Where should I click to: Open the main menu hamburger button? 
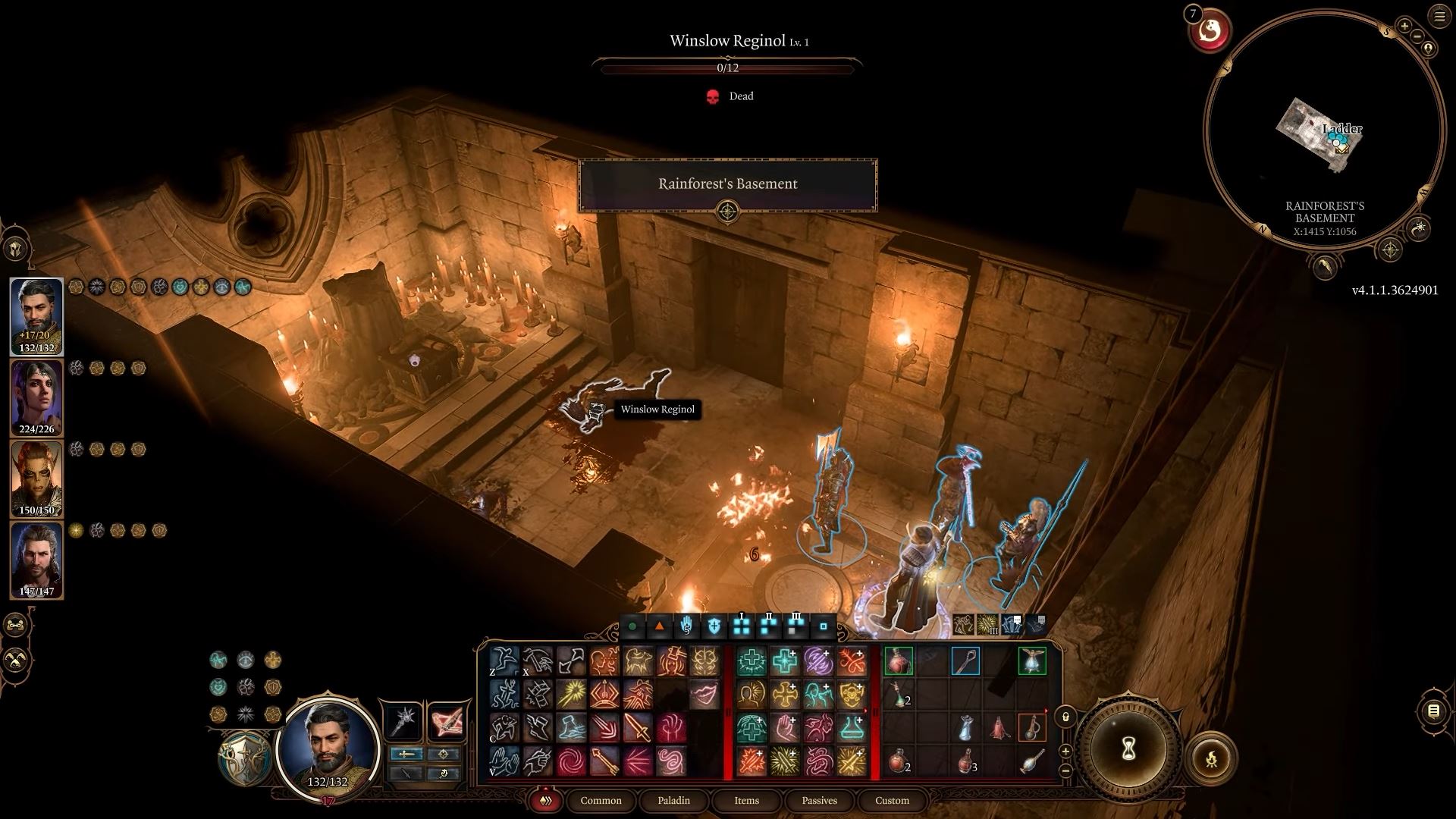(1439, 17)
